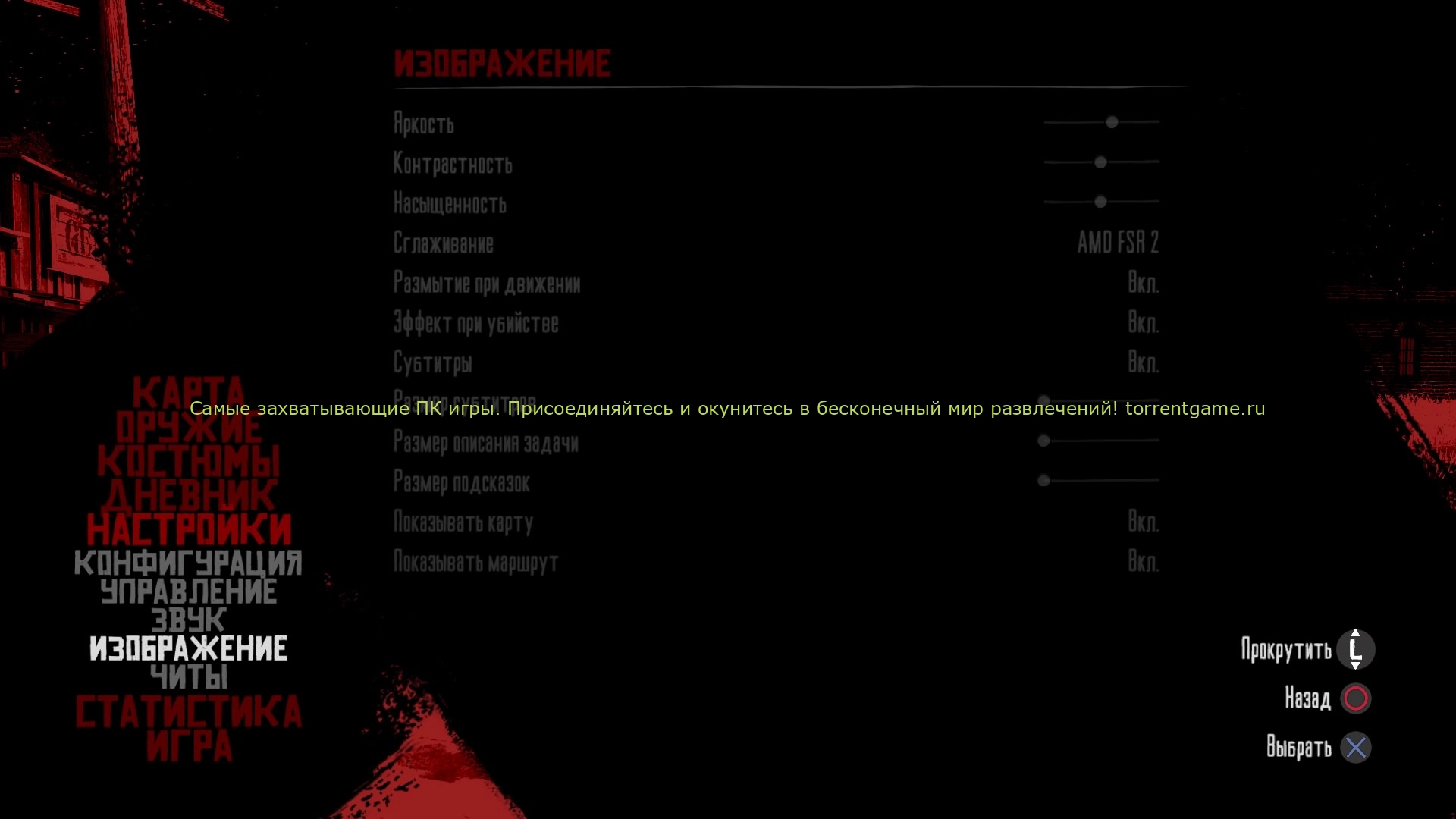This screenshot has height=819, width=1456.
Task: Turn off Субтитры
Action: point(1144,363)
